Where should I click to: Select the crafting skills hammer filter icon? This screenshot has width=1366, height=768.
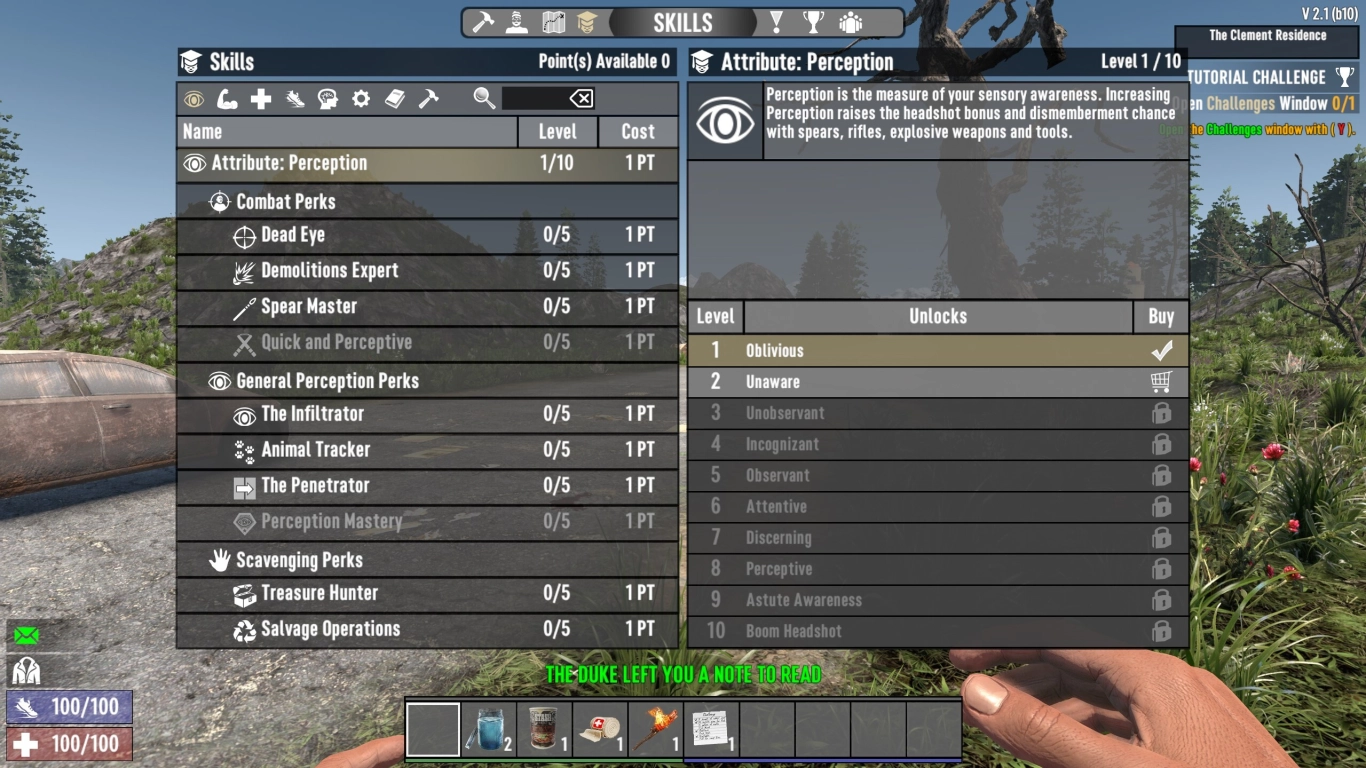(x=429, y=98)
